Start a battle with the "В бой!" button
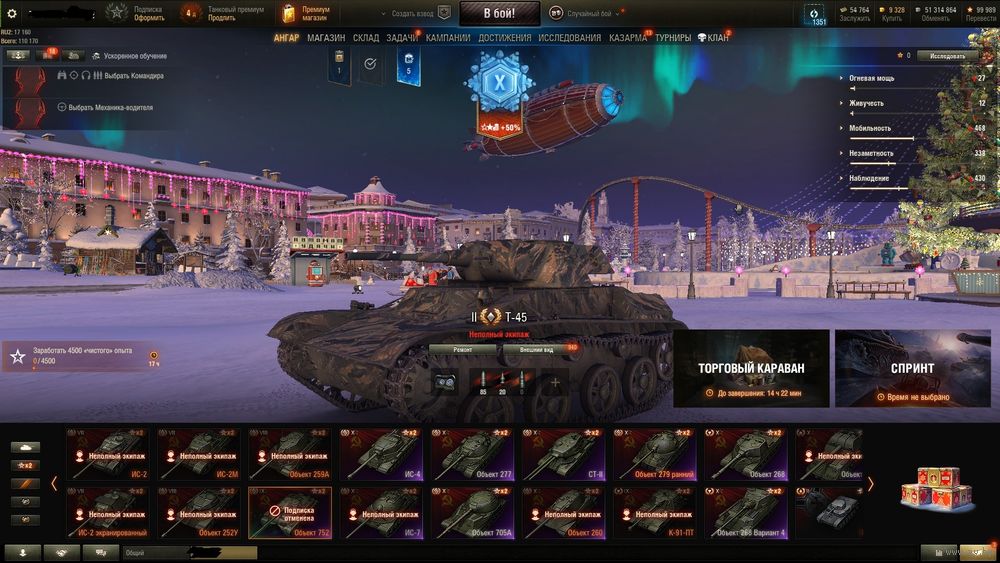The image size is (1000, 563). 499,13
